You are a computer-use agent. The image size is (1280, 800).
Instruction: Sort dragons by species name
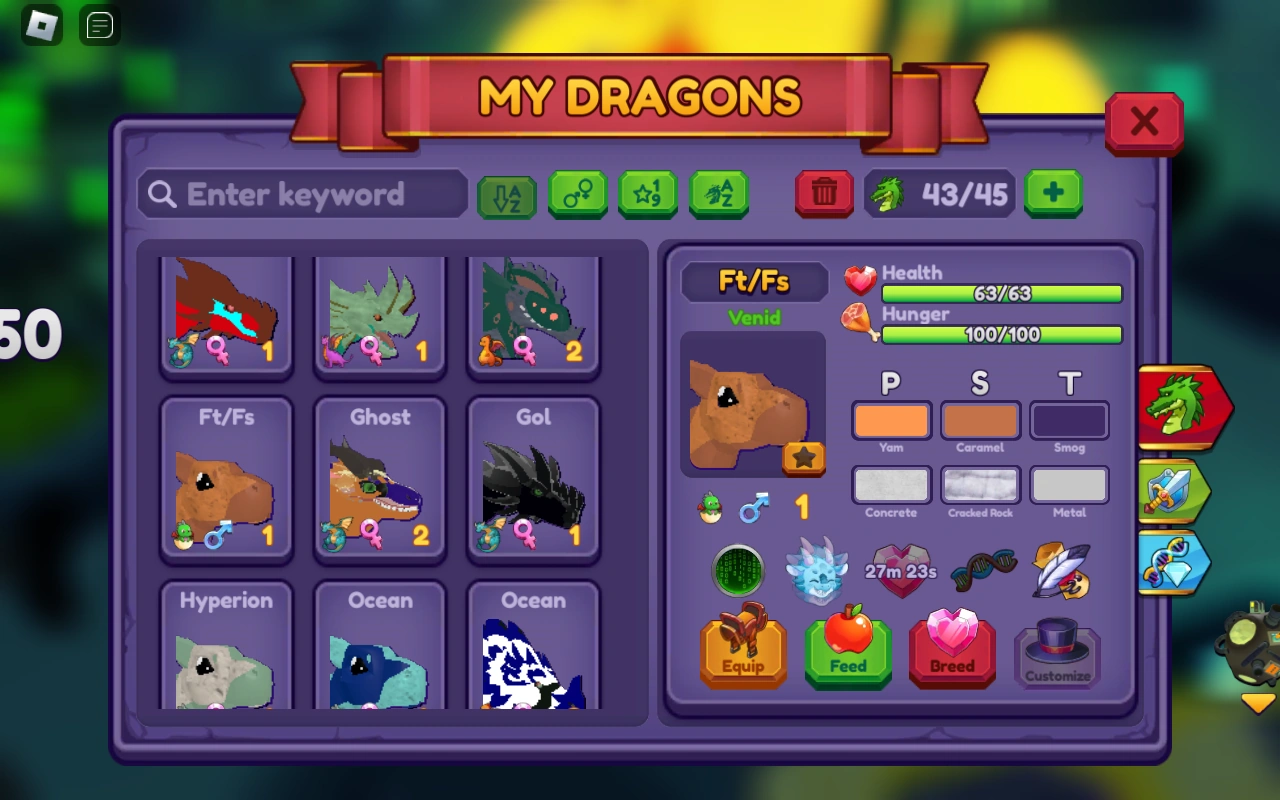(719, 195)
